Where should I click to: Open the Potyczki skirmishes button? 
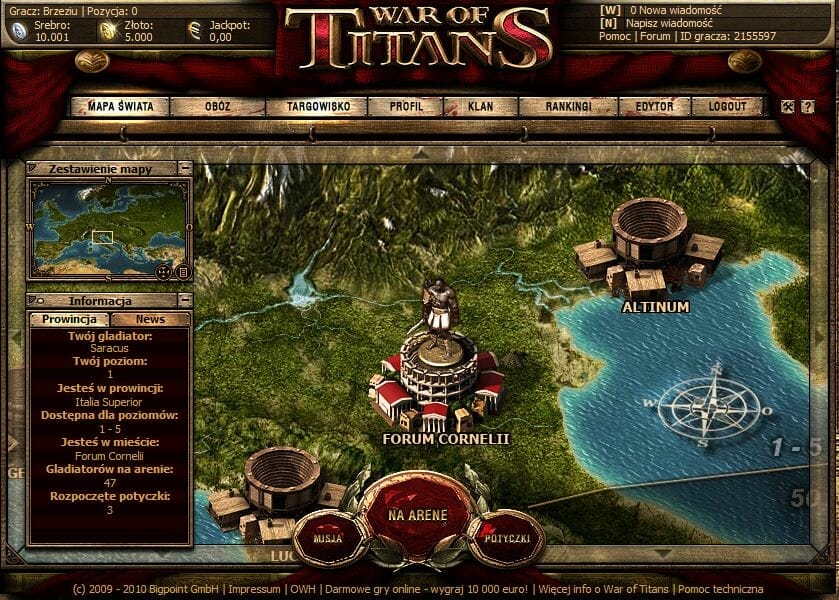pos(506,538)
